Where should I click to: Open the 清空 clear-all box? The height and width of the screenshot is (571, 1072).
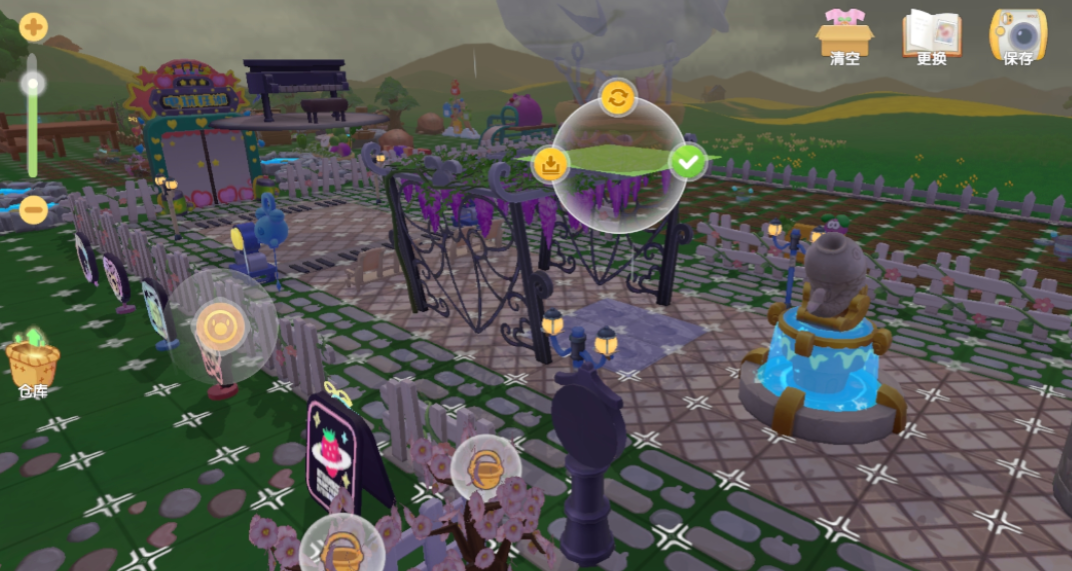[x=844, y=36]
